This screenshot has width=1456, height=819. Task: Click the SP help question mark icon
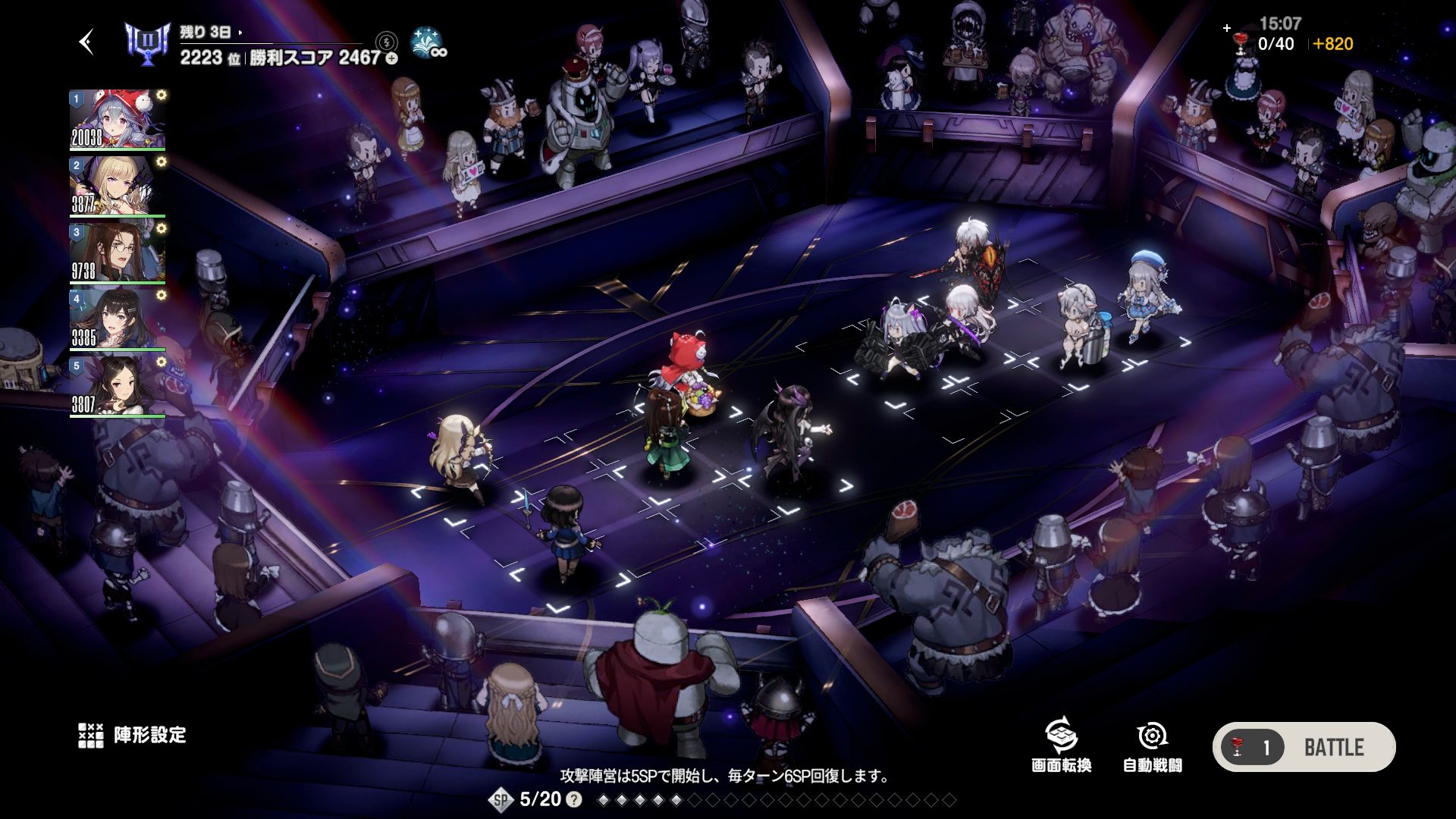click(x=575, y=799)
